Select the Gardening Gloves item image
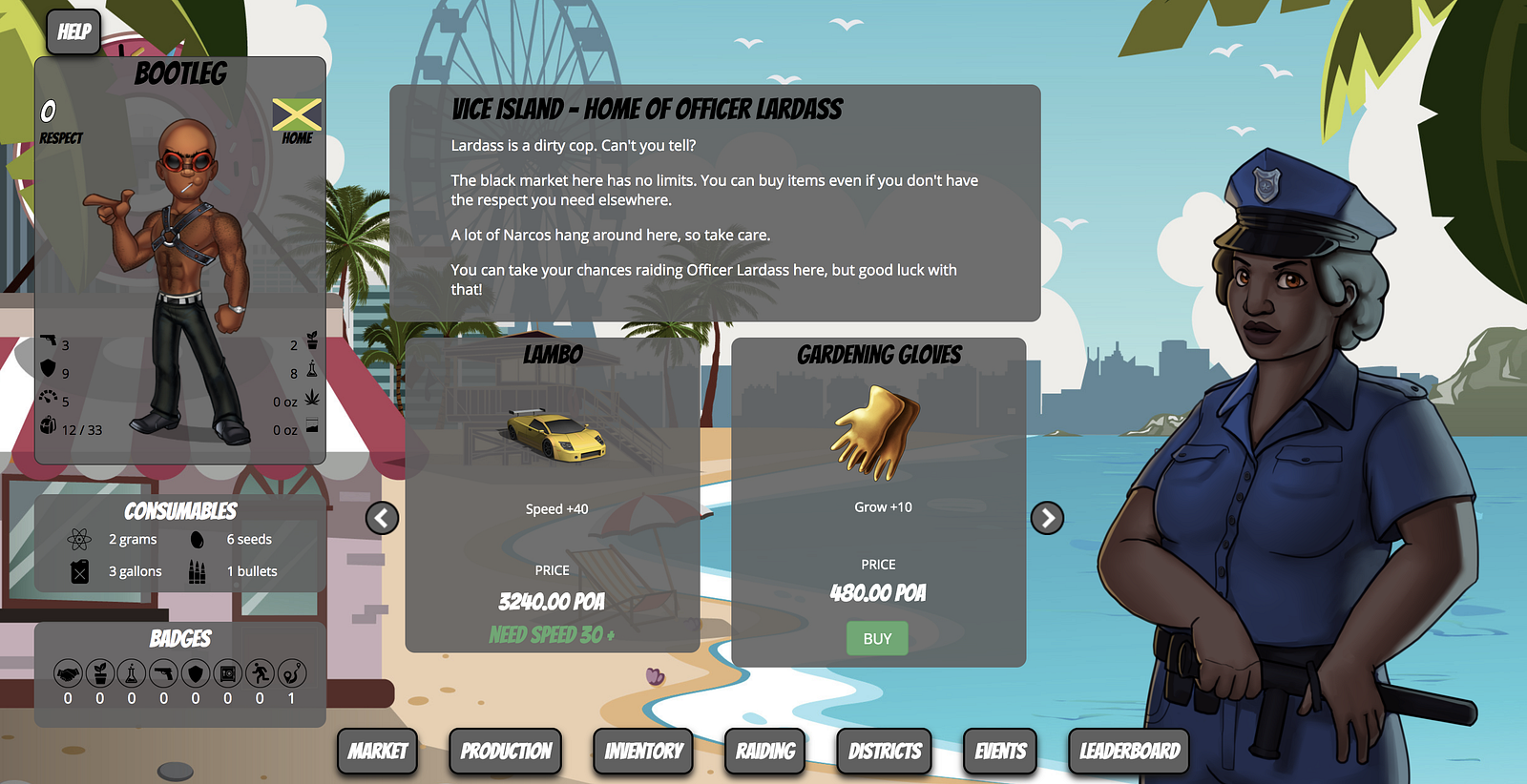This screenshot has width=1527, height=784. [877, 433]
